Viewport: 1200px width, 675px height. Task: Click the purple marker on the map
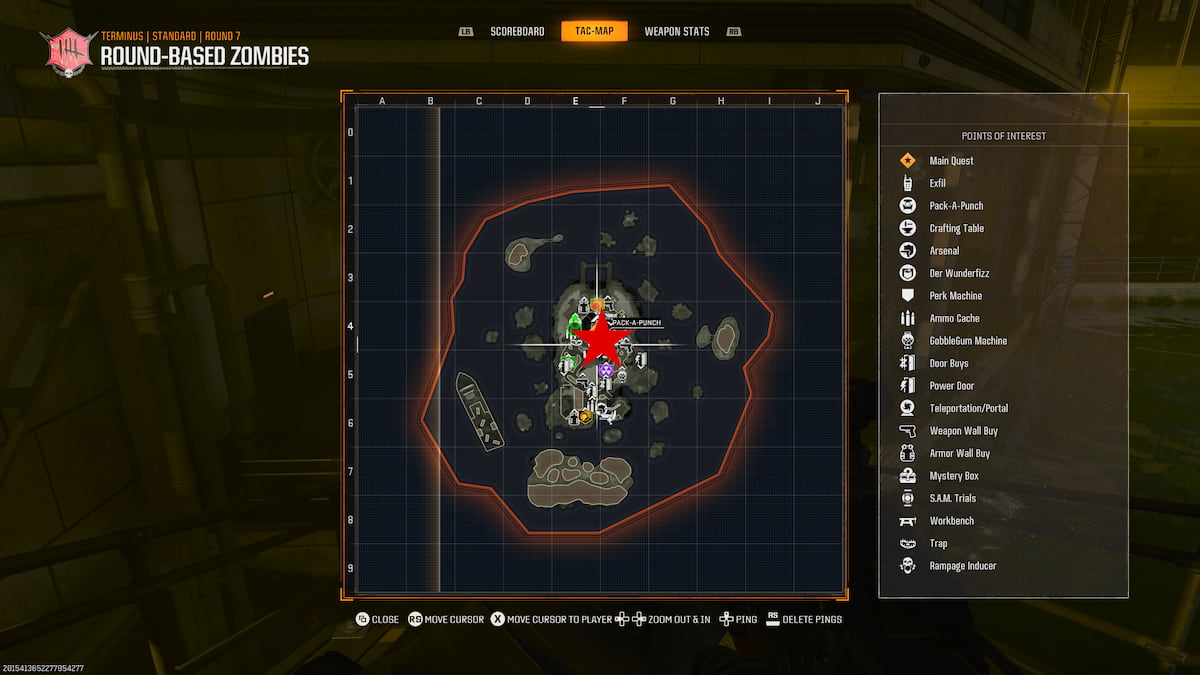pyautogui.click(x=606, y=371)
